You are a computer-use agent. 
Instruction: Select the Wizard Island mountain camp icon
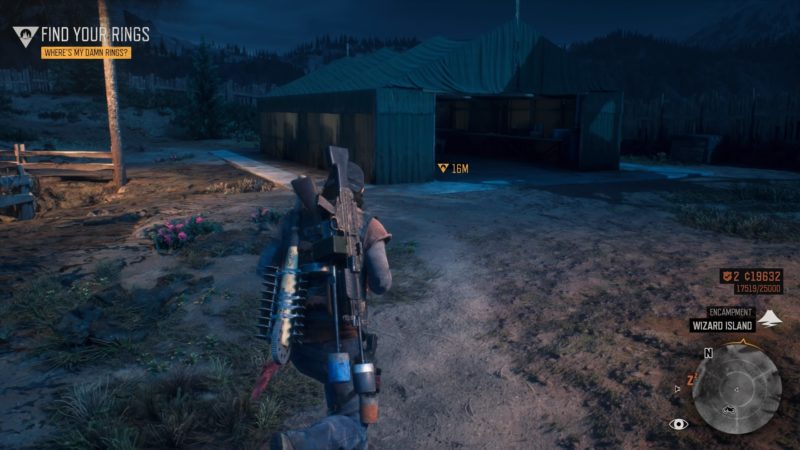click(769, 319)
